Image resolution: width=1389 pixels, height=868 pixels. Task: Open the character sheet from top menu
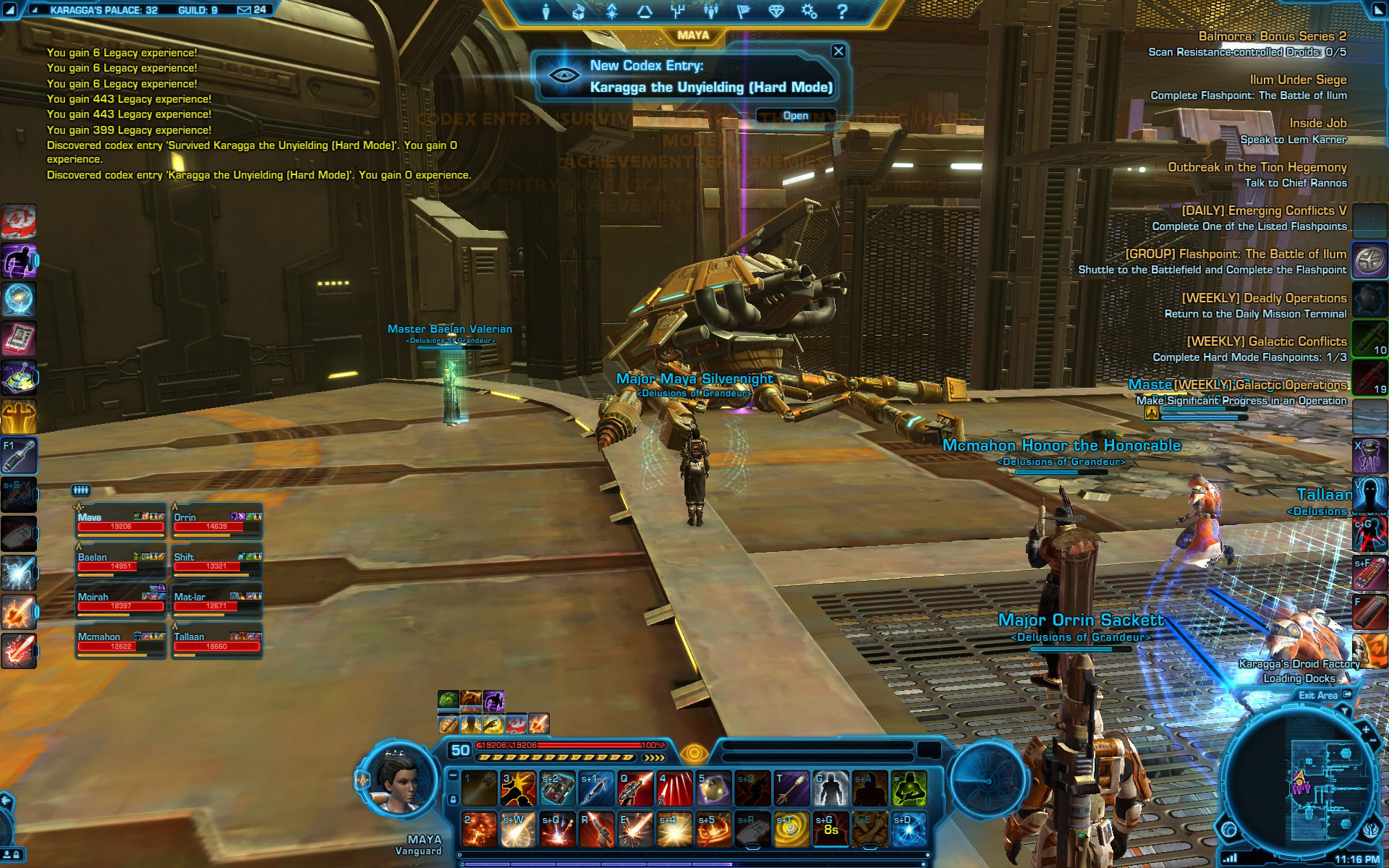[546, 12]
